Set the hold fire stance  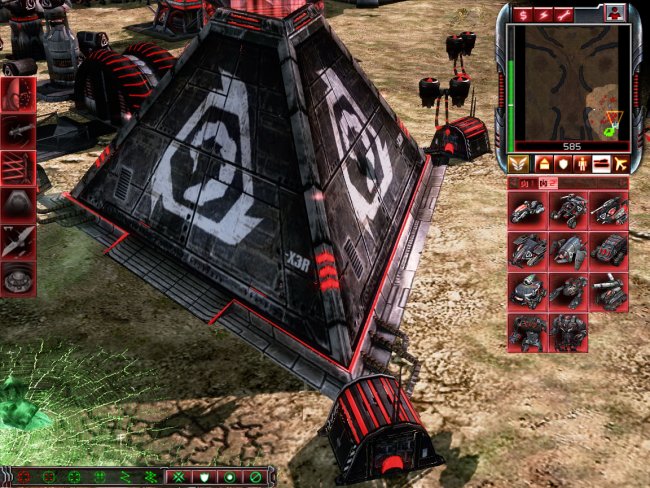[x=255, y=477]
